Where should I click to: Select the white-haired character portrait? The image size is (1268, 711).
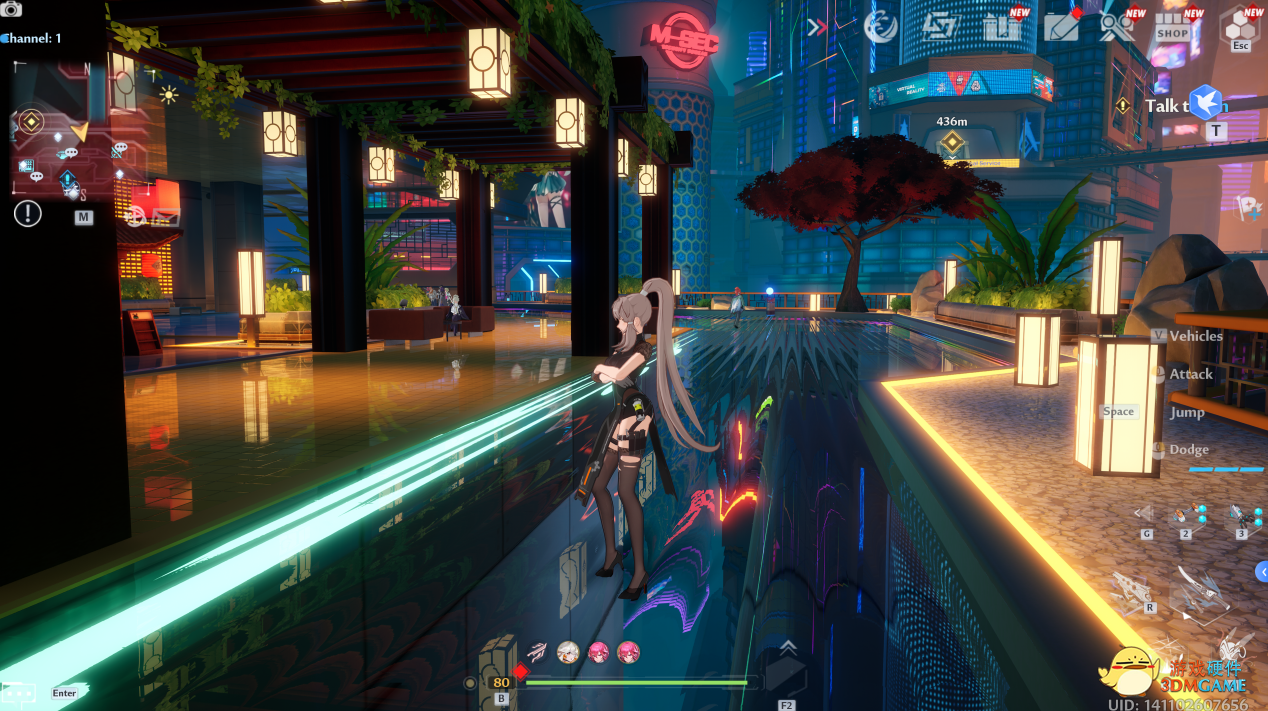coord(568,653)
